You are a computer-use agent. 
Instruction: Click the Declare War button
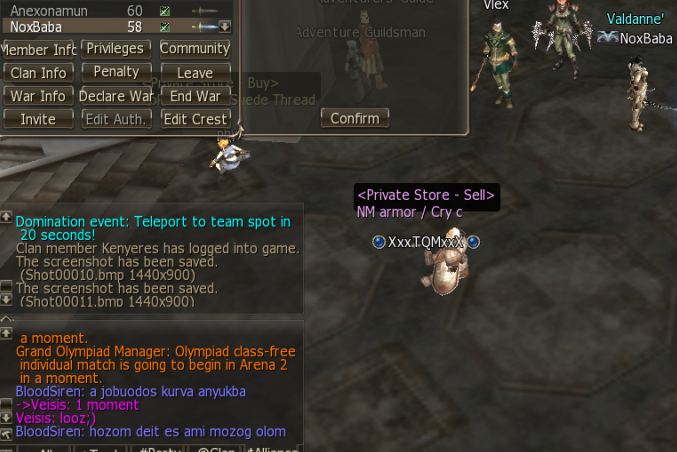click(117, 96)
